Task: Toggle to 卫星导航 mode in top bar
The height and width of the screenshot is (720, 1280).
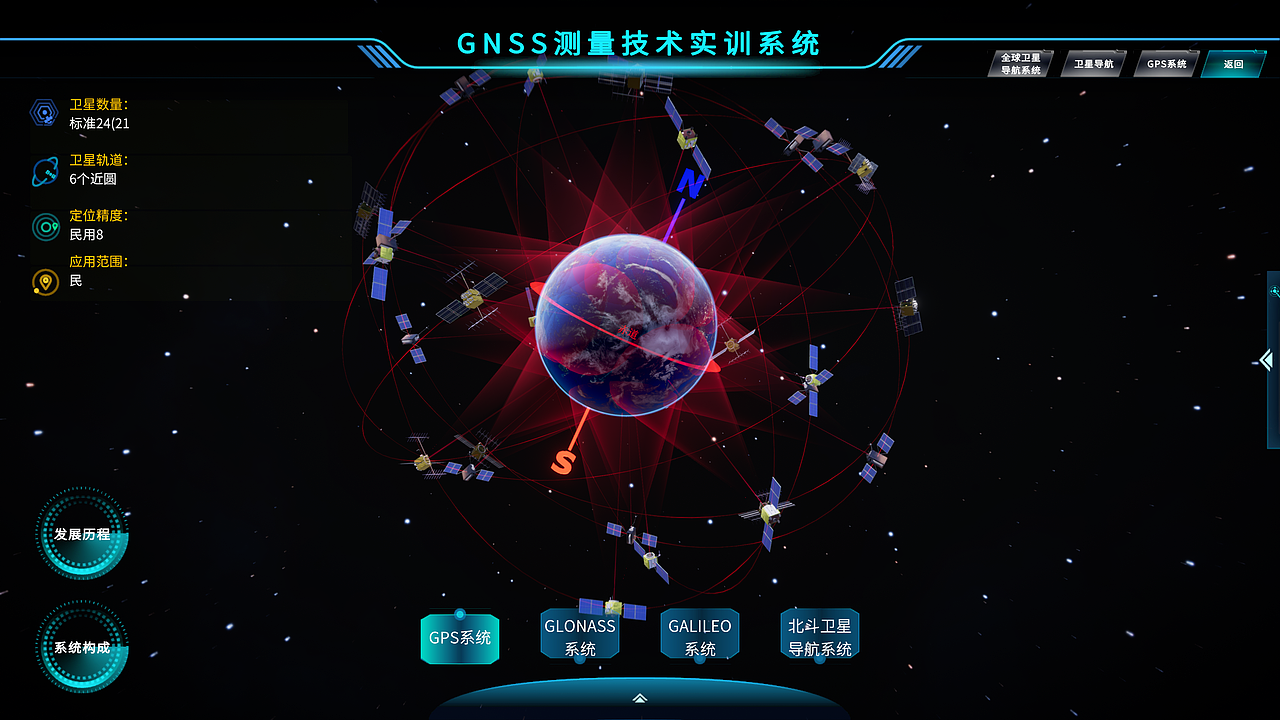Action: (x=1093, y=62)
